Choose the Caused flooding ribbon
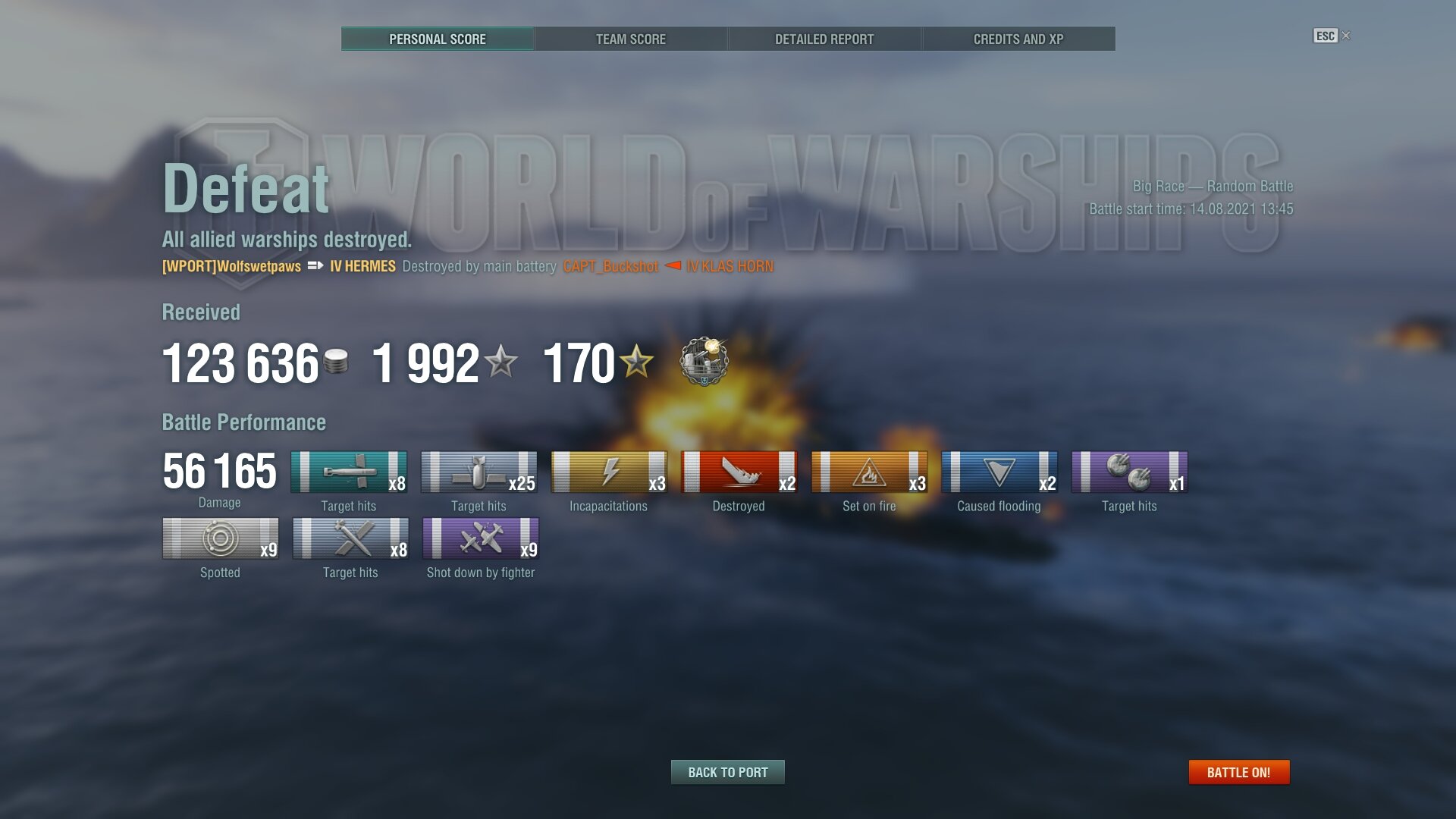This screenshot has height=819, width=1456. pos(999,472)
